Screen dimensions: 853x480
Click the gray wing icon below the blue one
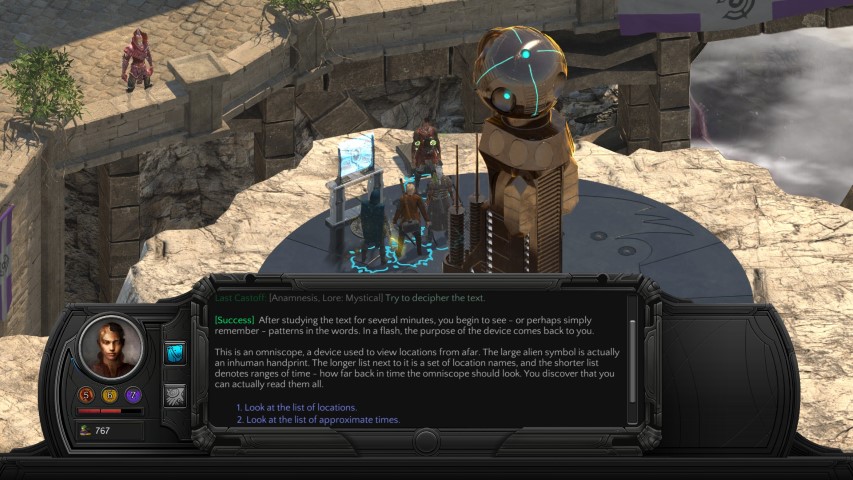[175, 396]
